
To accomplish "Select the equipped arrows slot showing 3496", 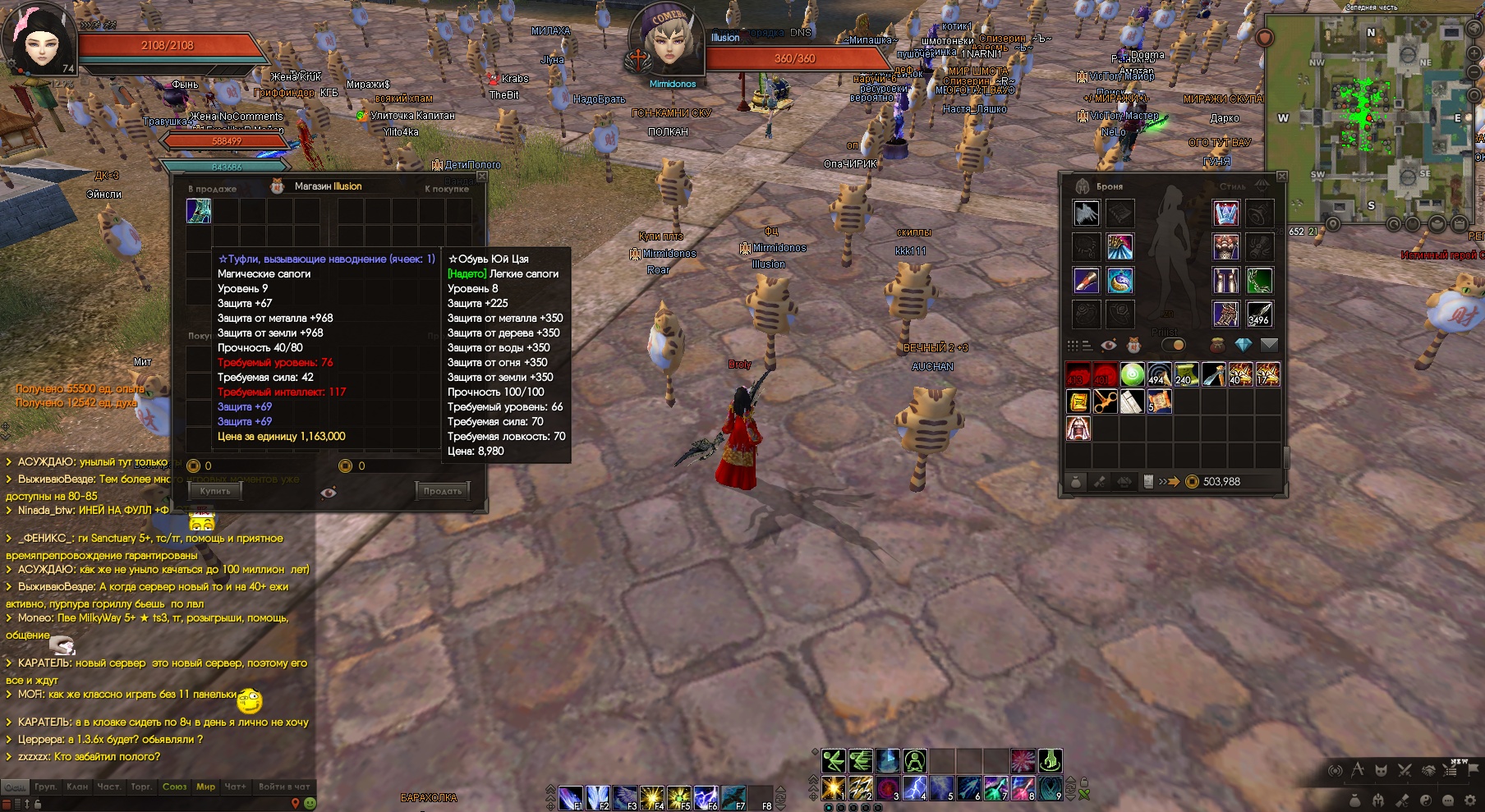I will point(1259,314).
